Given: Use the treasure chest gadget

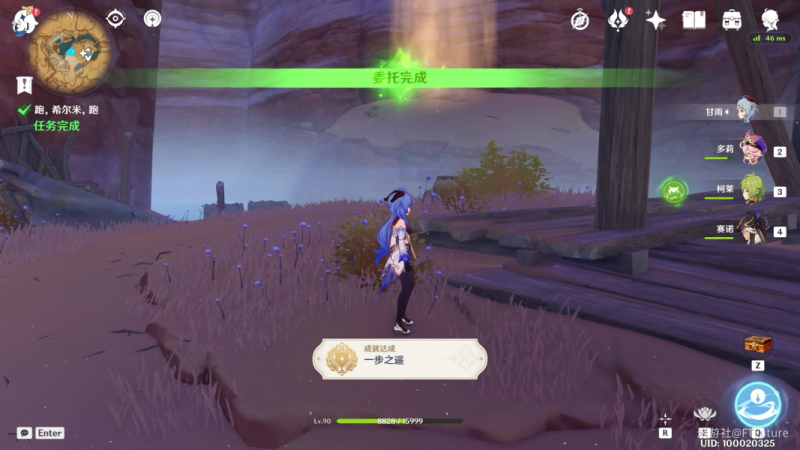Looking at the screenshot, I should [758, 345].
